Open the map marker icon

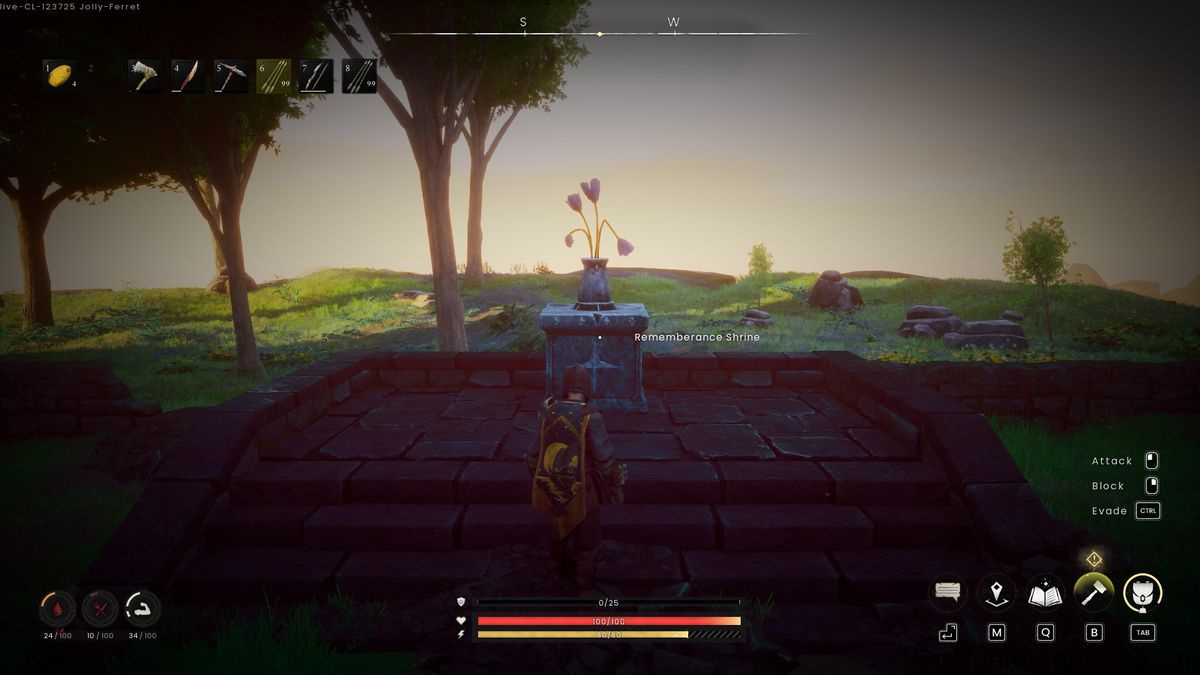coord(996,593)
